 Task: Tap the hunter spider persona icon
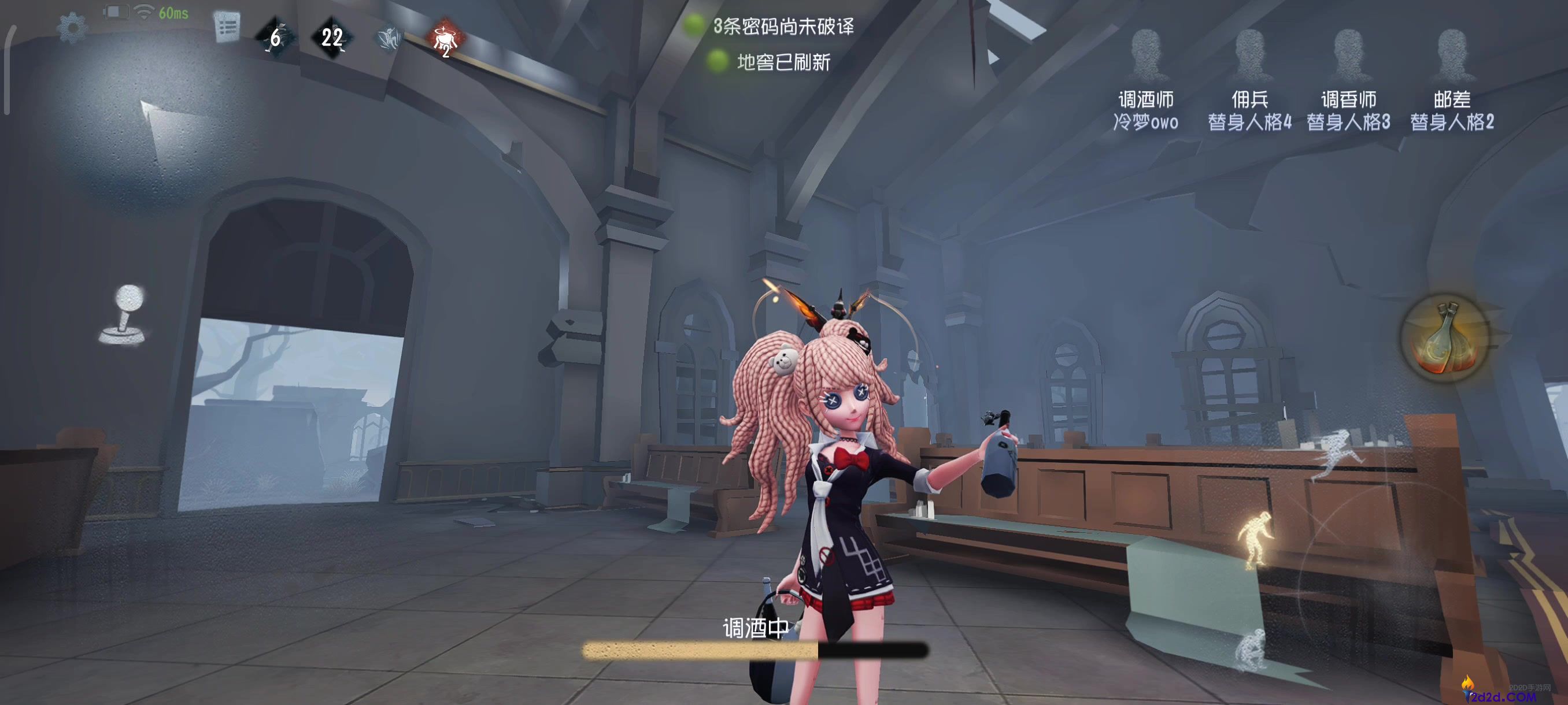389,38
